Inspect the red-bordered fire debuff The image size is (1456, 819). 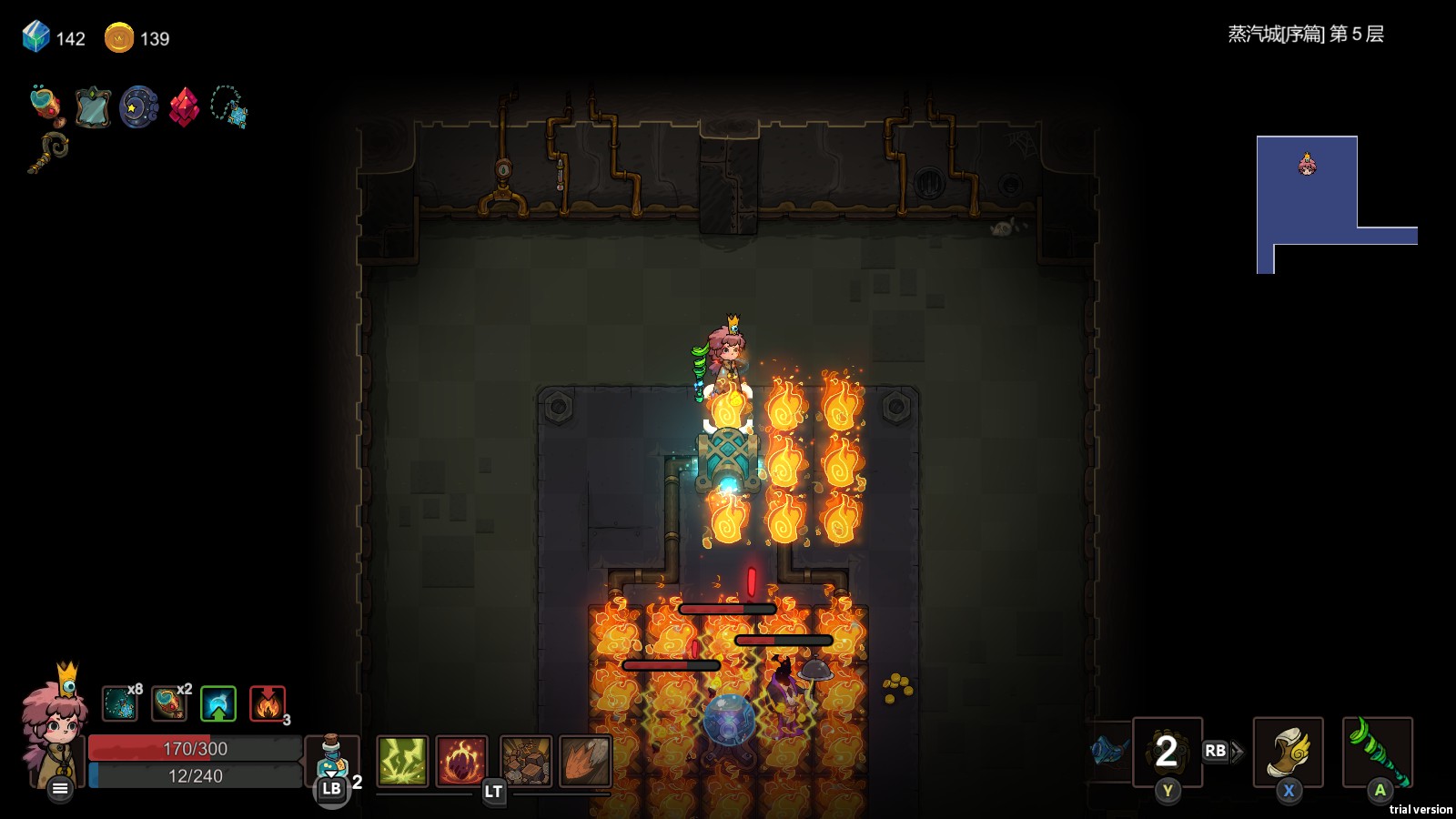(x=268, y=703)
